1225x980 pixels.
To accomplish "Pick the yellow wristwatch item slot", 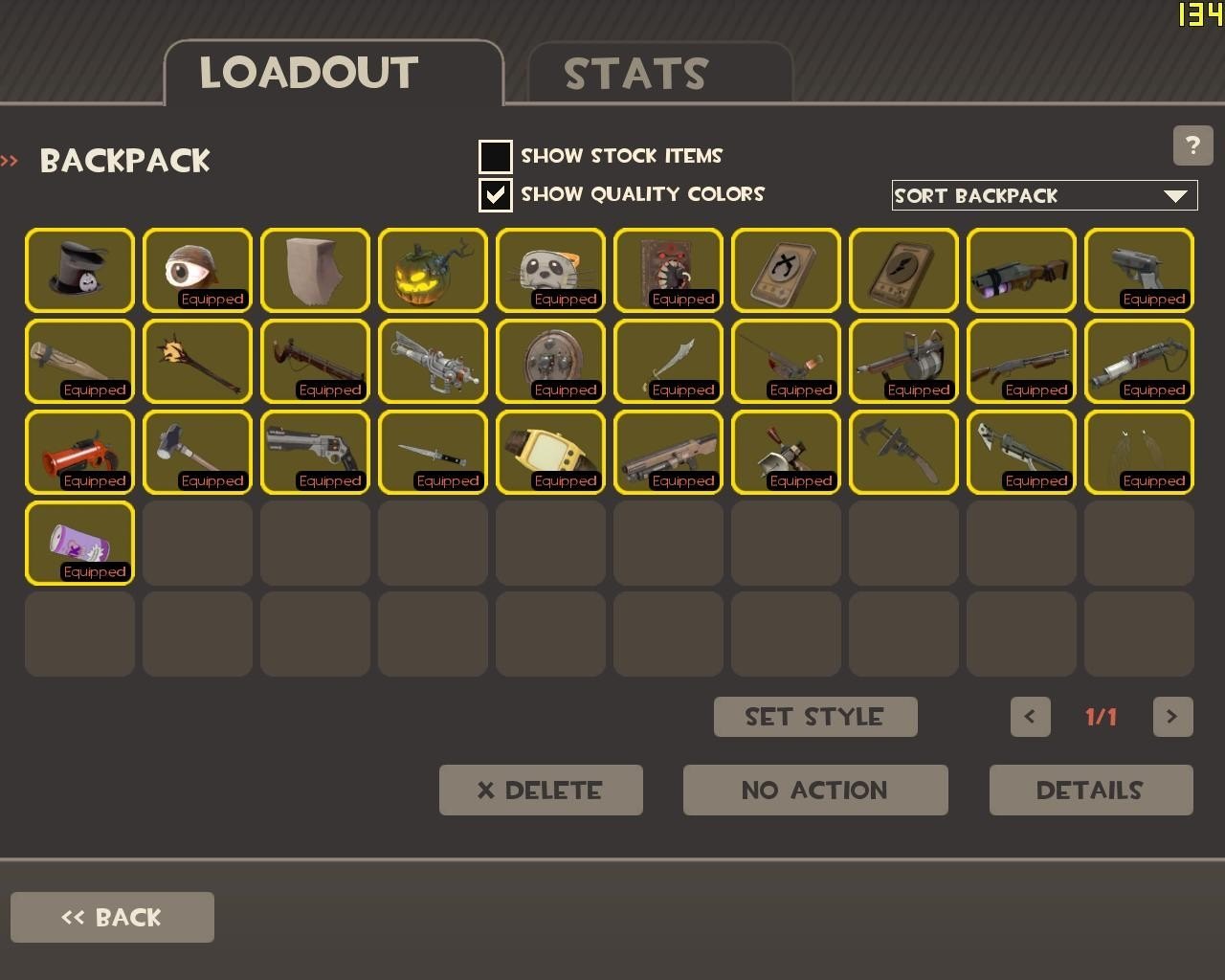I will tap(550, 452).
